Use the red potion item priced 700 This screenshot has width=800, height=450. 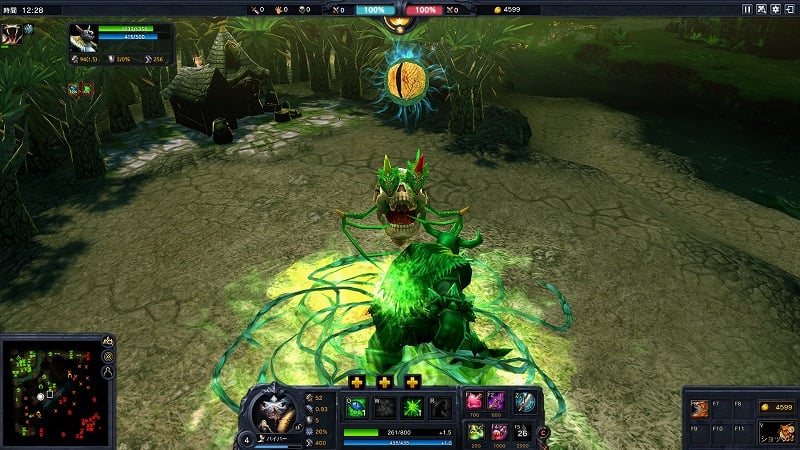(x=475, y=401)
